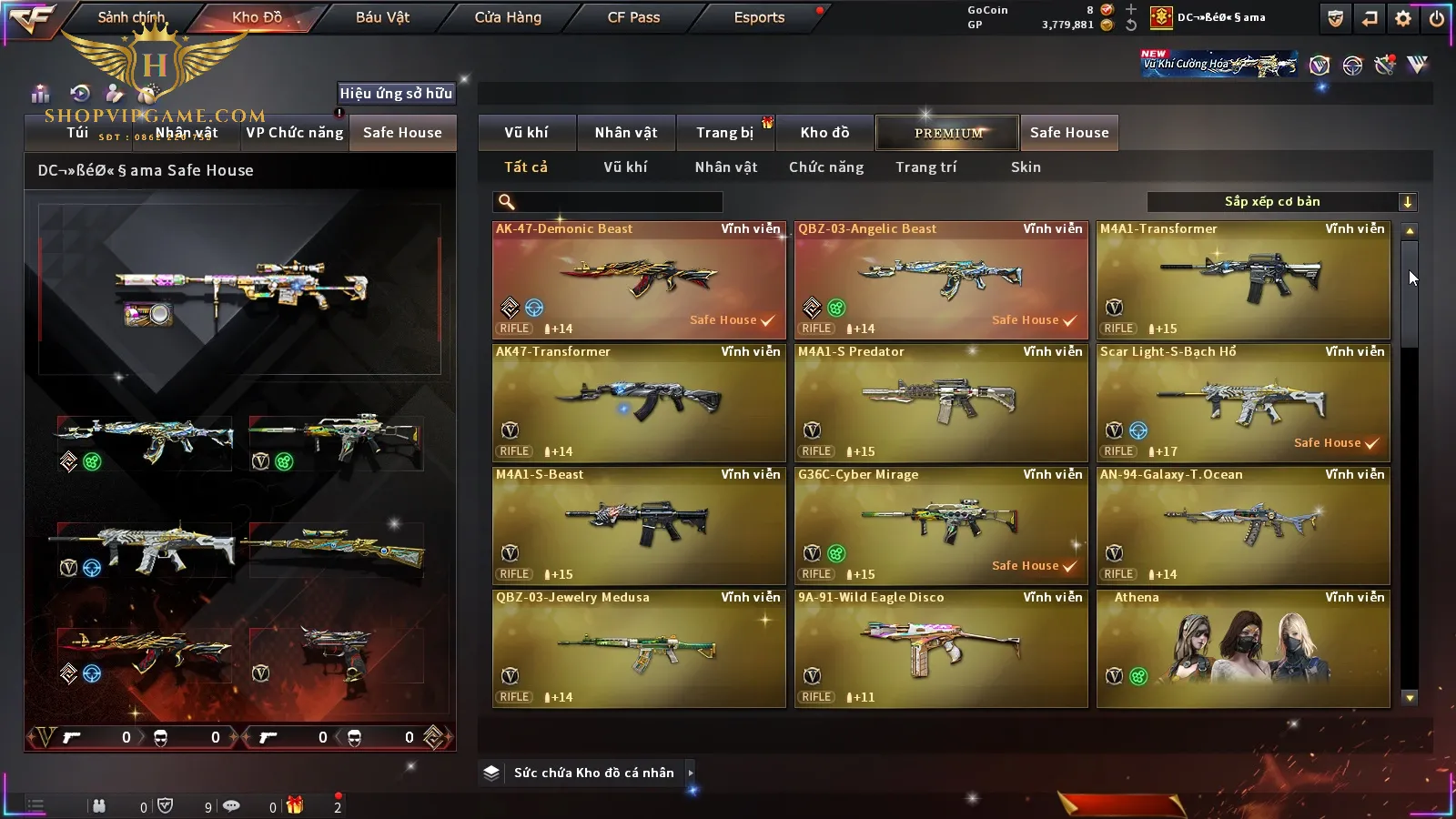Pick the 9A-91-Wild Eagle Disco card
This screenshot has height=819, width=1456.
[941, 649]
